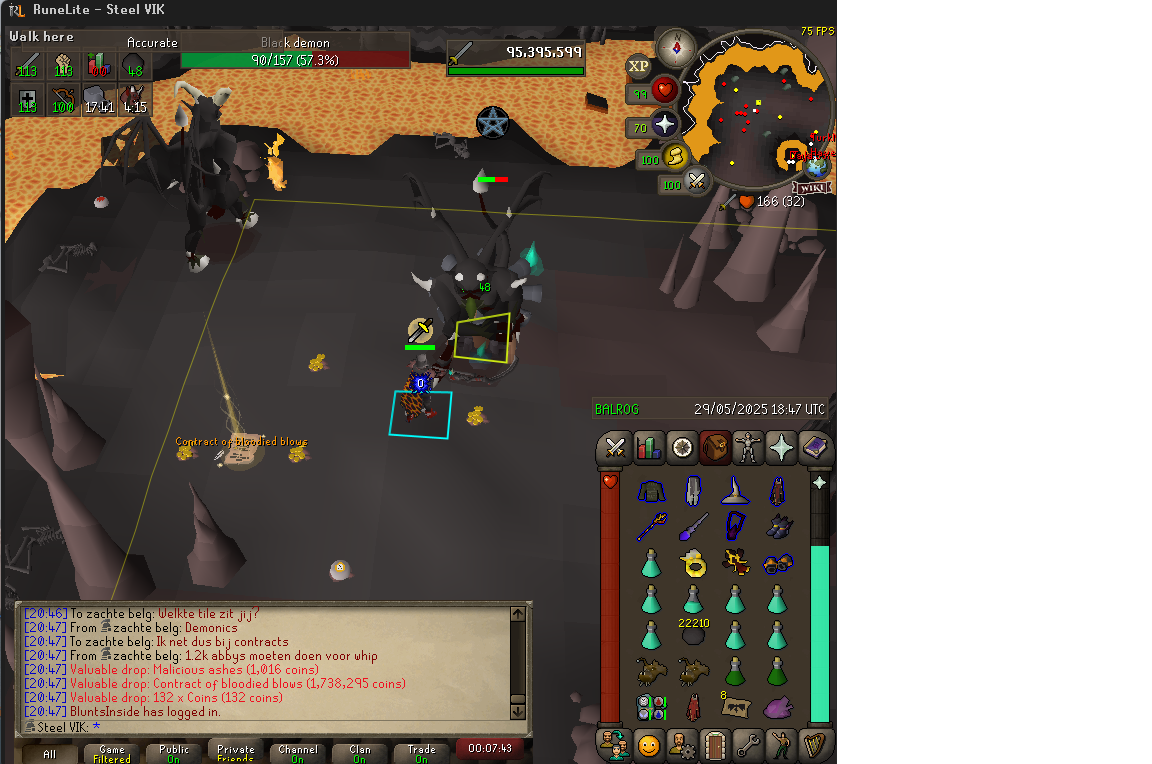Open the Settings wrench tab
This screenshot has width=1152, height=764.
point(748,745)
